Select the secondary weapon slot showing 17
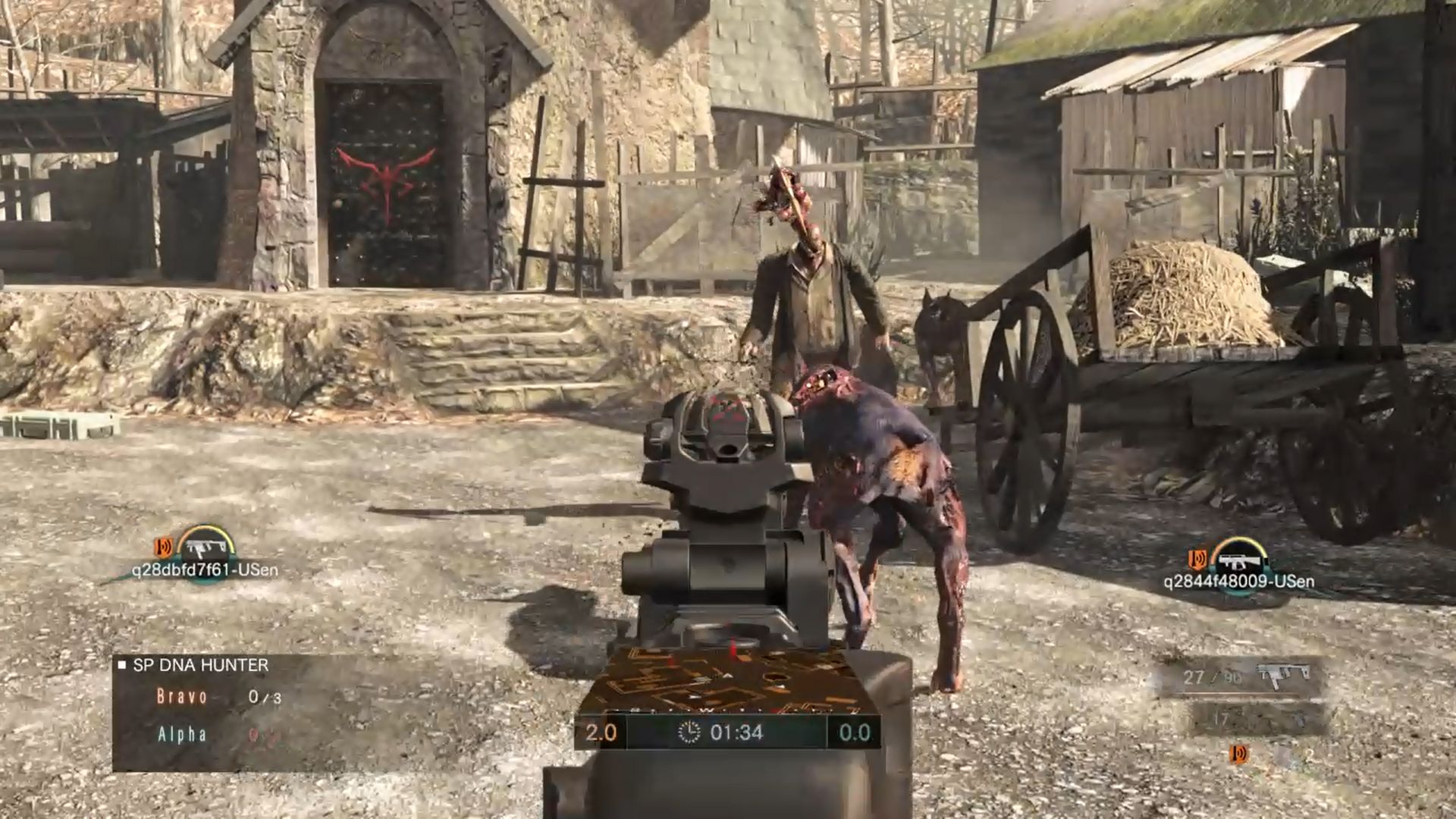The image size is (1456, 819). [1259, 719]
